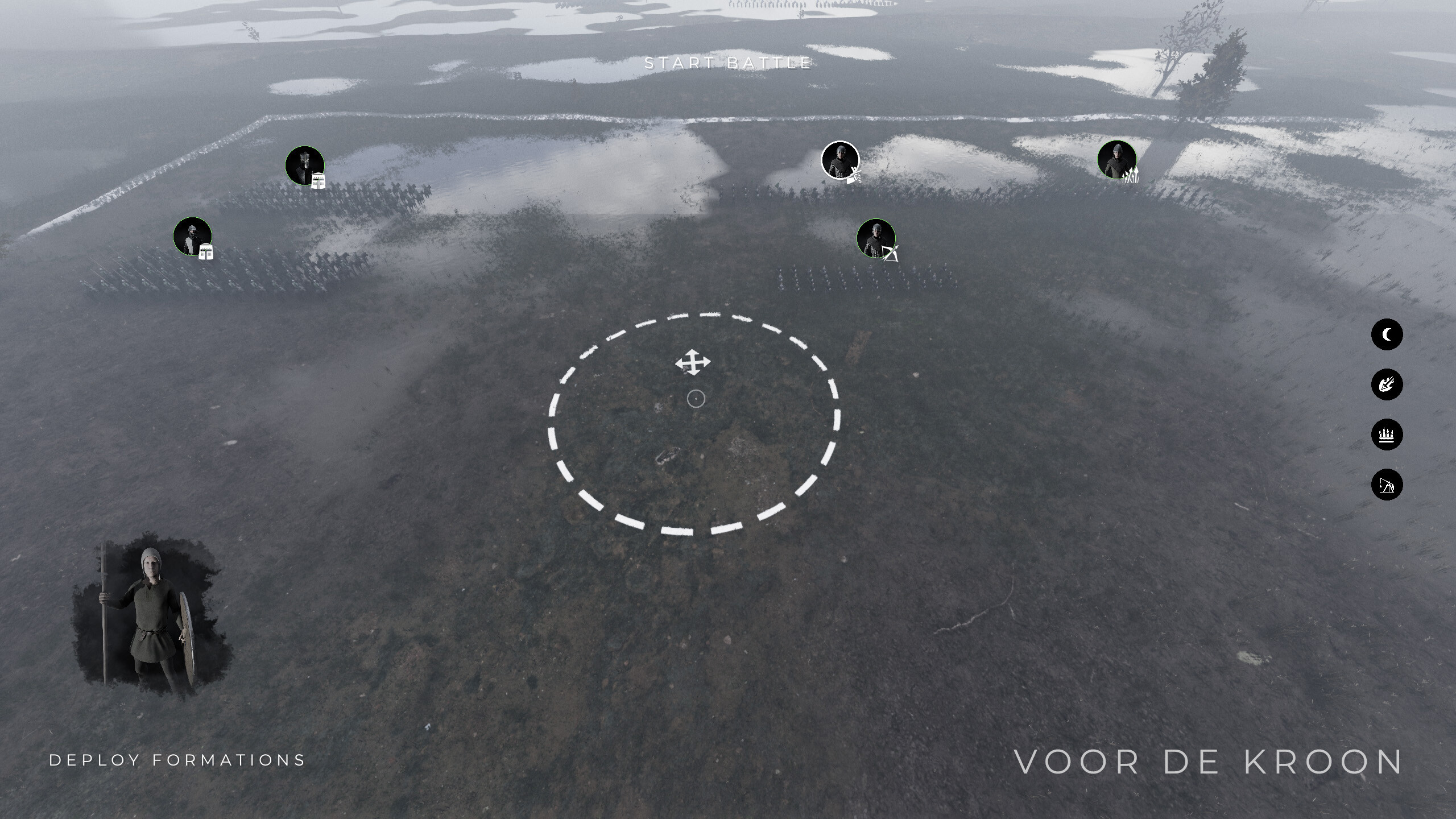Select the spearmen unit with spears icon
The width and height of the screenshot is (1456, 819).
click(1131, 176)
